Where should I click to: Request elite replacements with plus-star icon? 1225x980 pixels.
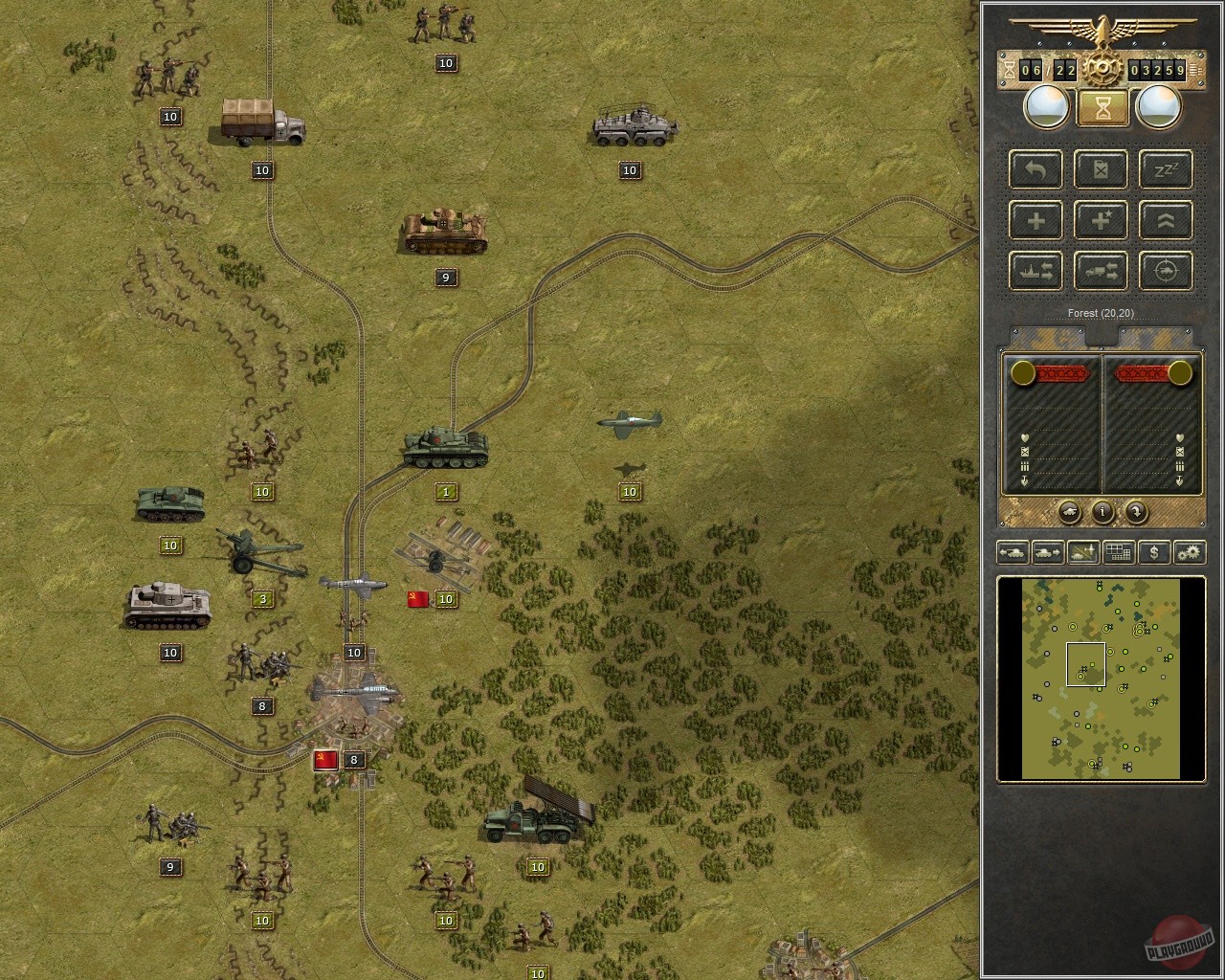1101,220
